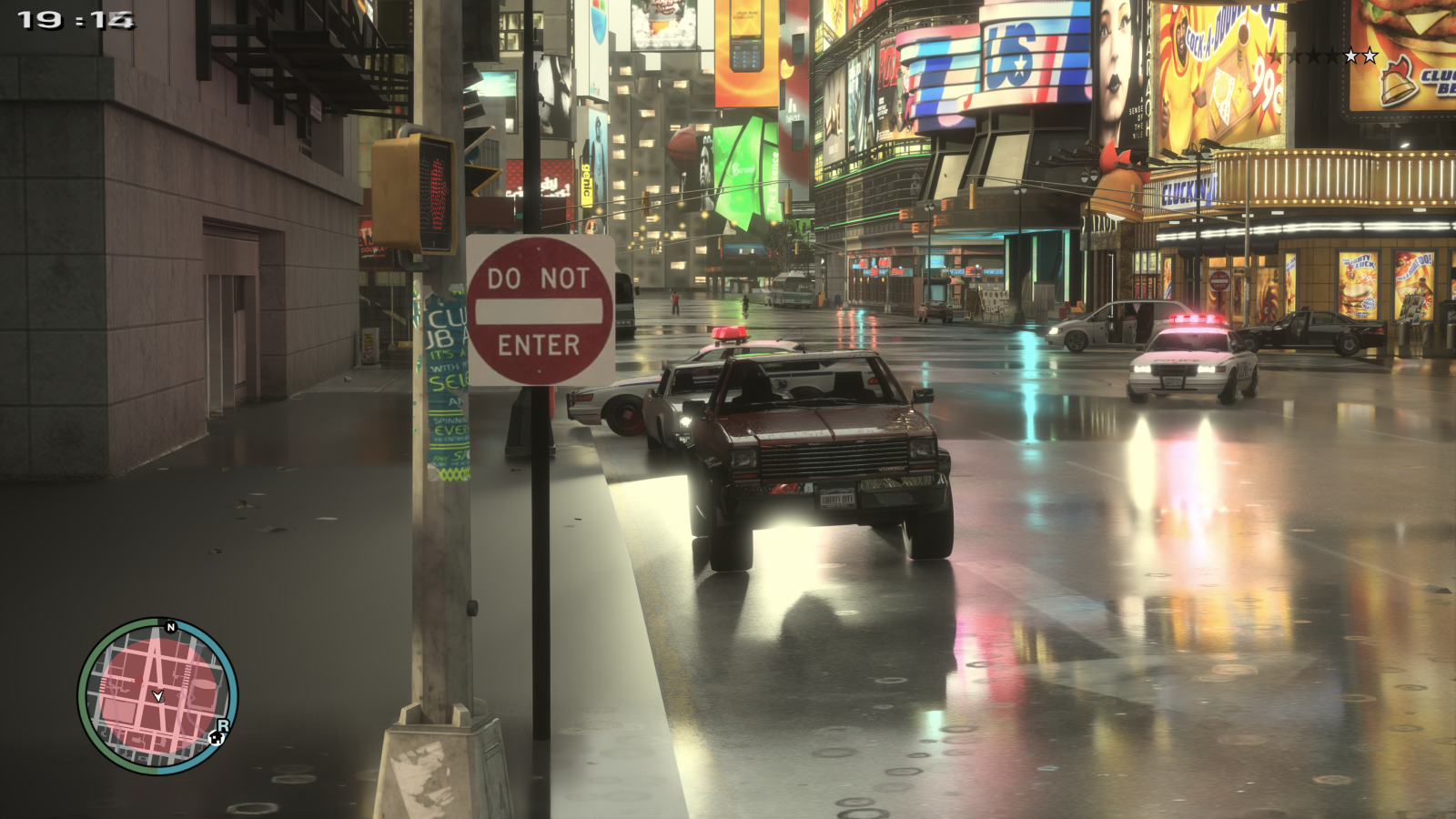Select the house safehouse icon on the radar
Screen dimensions: 1456x819
coord(217,739)
